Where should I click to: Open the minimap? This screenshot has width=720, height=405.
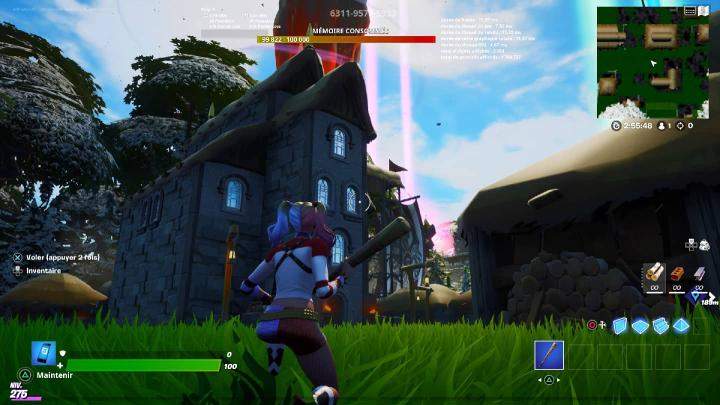(652, 62)
